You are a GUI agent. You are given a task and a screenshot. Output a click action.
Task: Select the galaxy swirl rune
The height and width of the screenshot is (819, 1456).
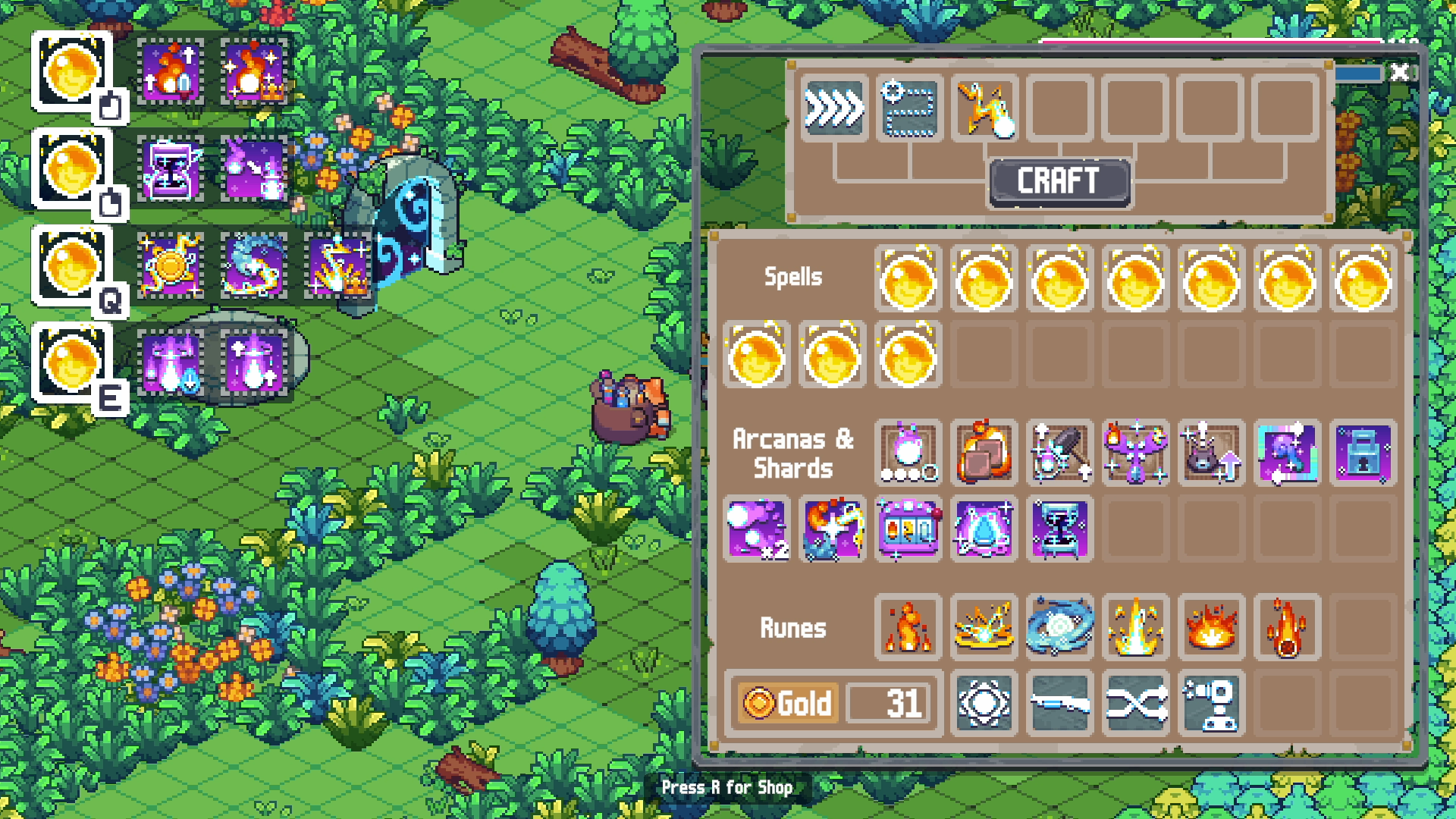(1059, 628)
